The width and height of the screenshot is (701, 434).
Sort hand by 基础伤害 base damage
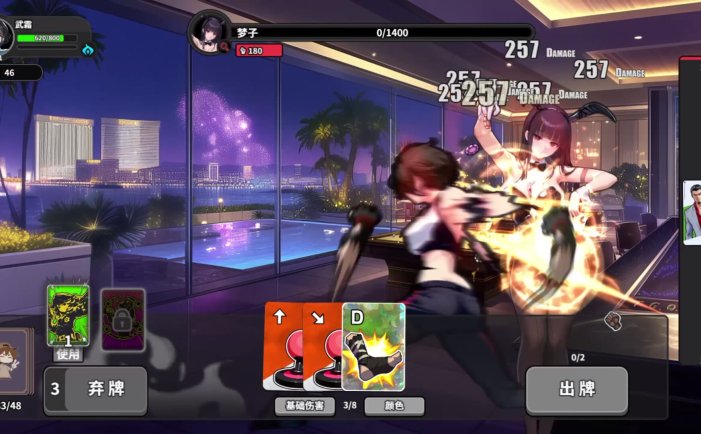tap(304, 406)
